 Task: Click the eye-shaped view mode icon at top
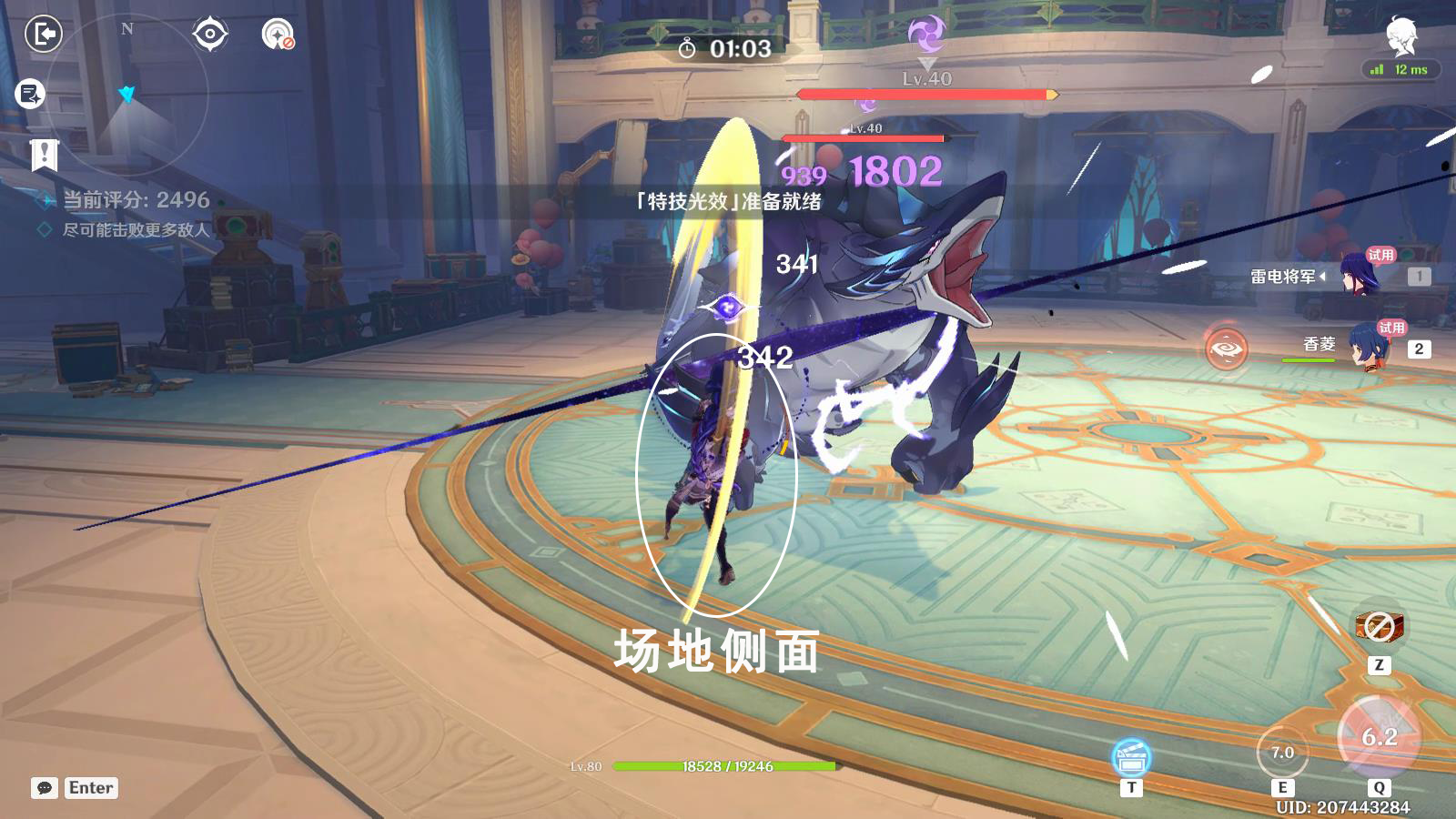[210, 35]
